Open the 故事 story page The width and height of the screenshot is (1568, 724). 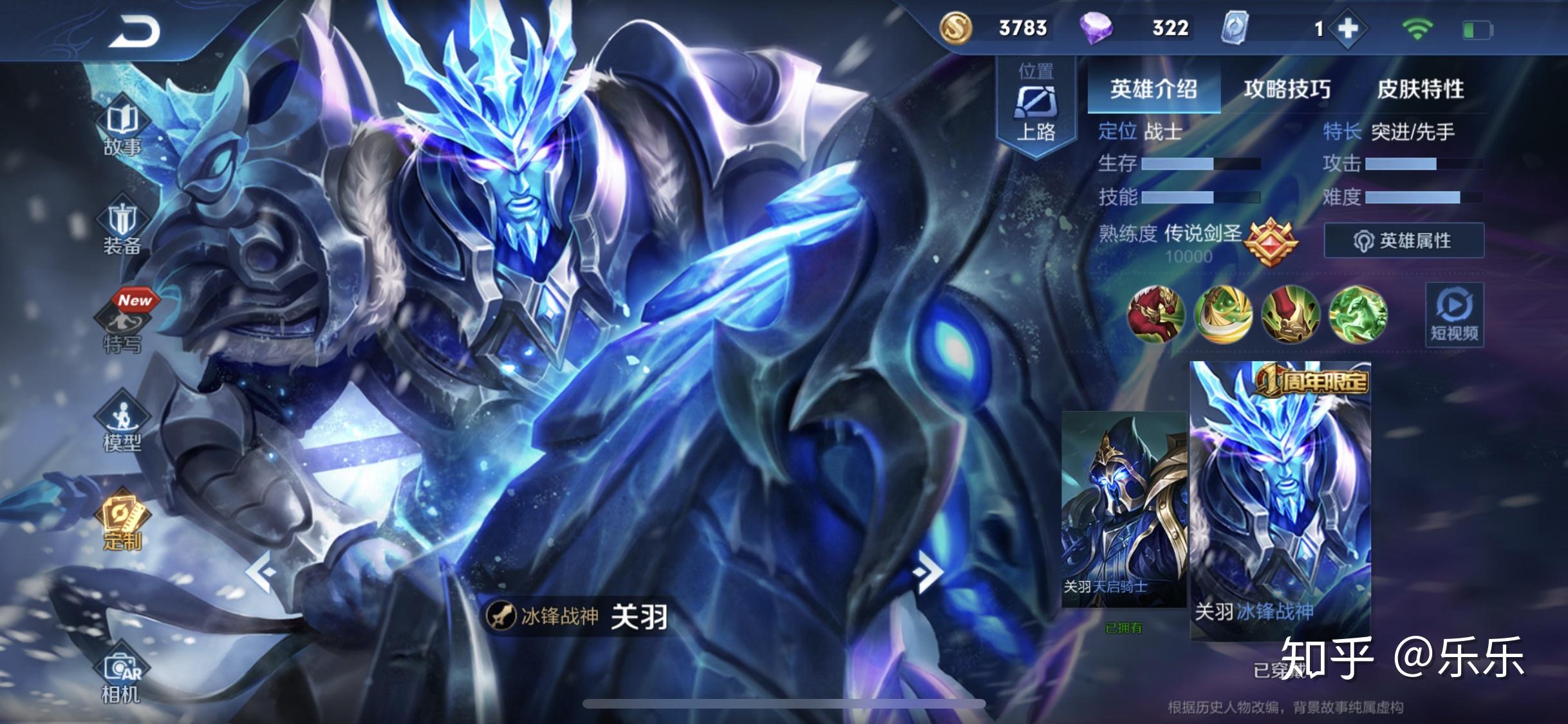pyautogui.click(x=122, y=129)
